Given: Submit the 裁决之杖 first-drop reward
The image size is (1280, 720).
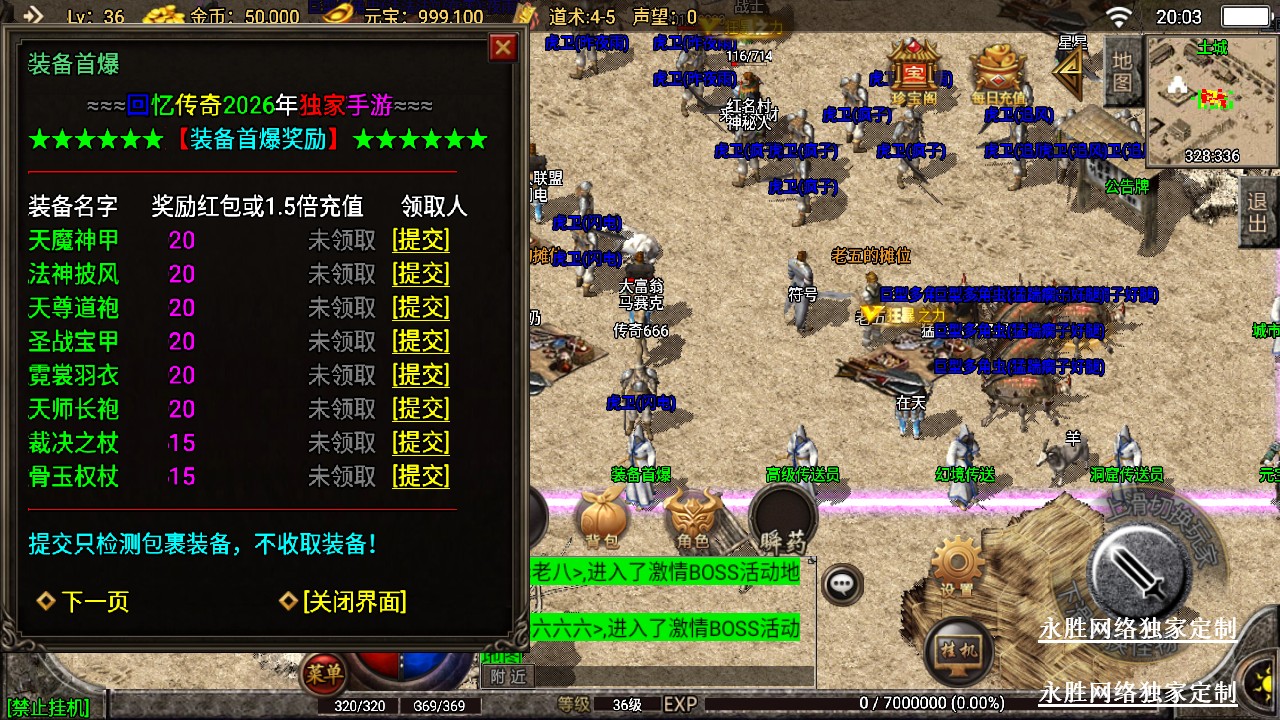Looking at the screenshot, I should [421, 442].
